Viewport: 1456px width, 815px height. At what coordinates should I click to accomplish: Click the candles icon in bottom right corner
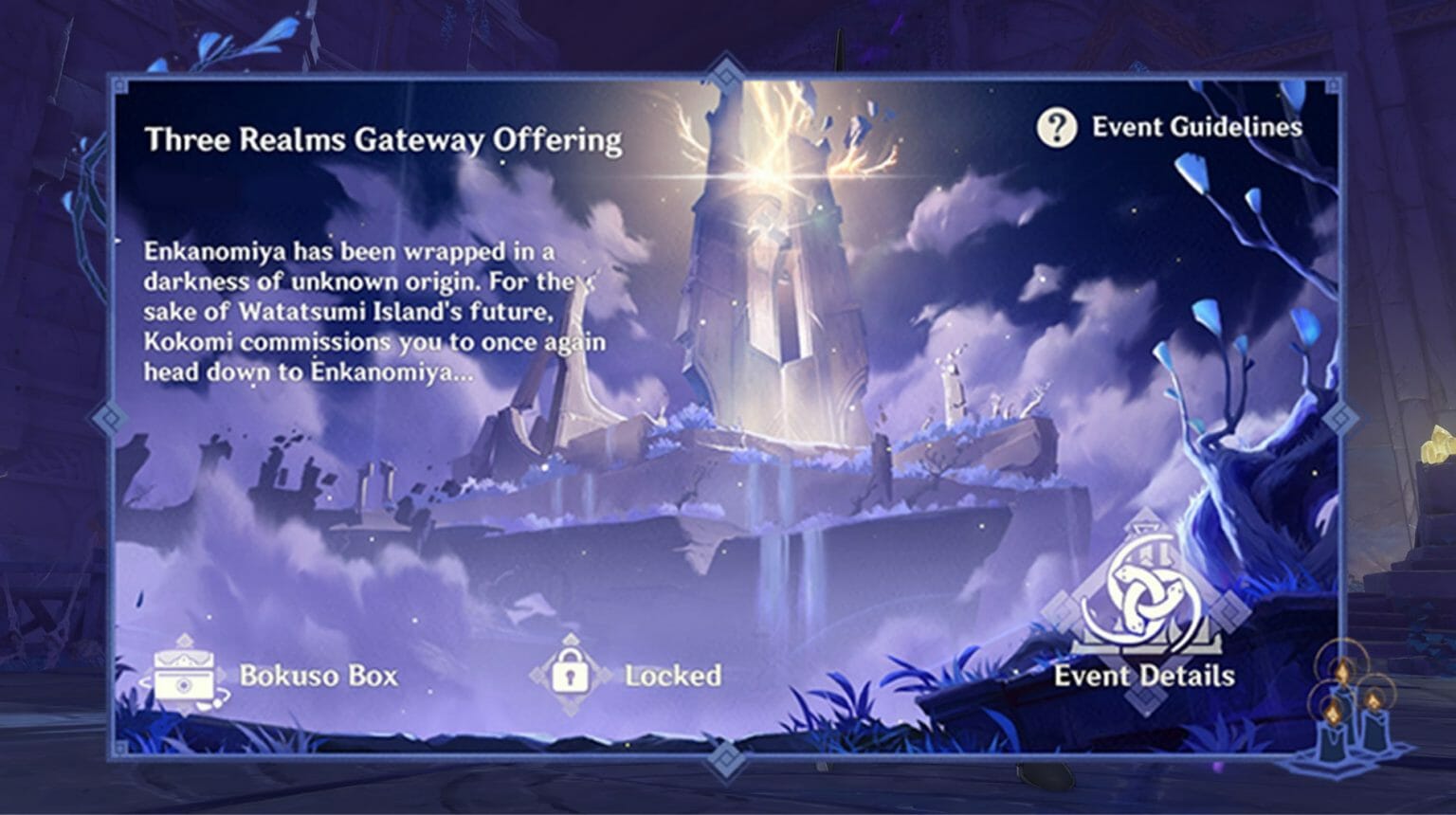(x=1350, y=715)
